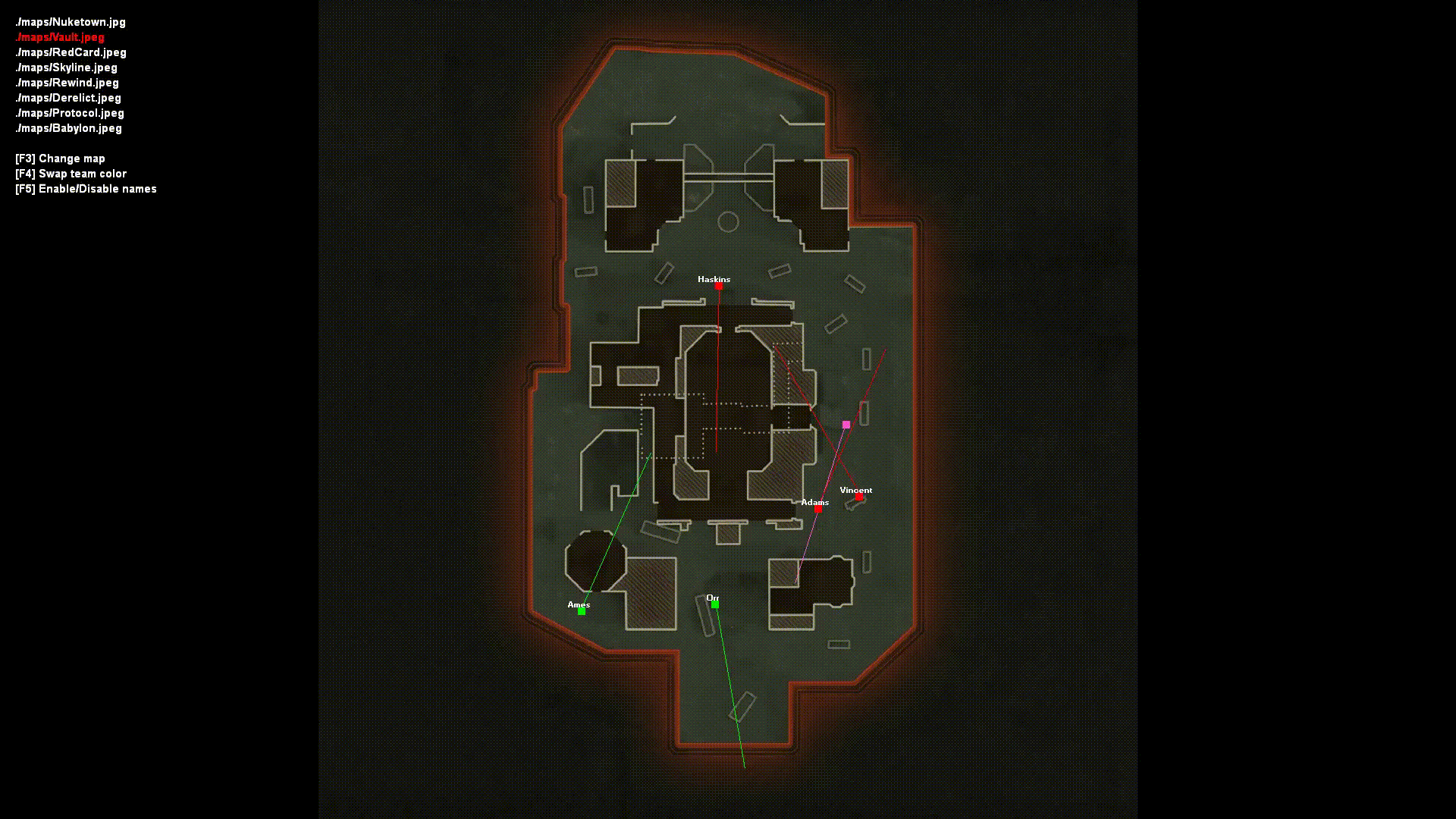Click the highlighted Vault.jpeg map entry
The width and height of the screenshot is (1456, 819).
[x=59, y=36]
